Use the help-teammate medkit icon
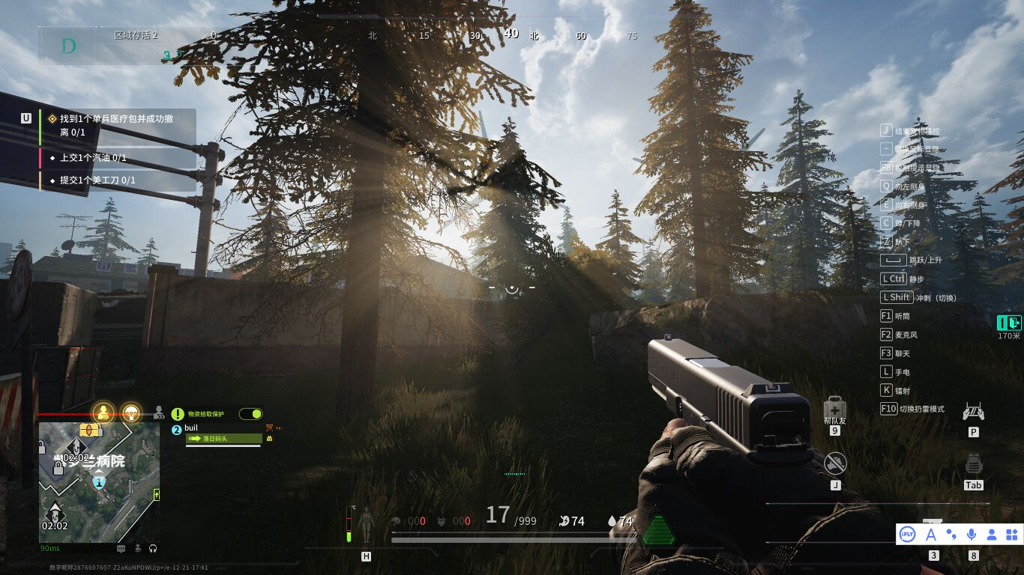The width and height of the screenshot is (1024, 575). (835, 409)
